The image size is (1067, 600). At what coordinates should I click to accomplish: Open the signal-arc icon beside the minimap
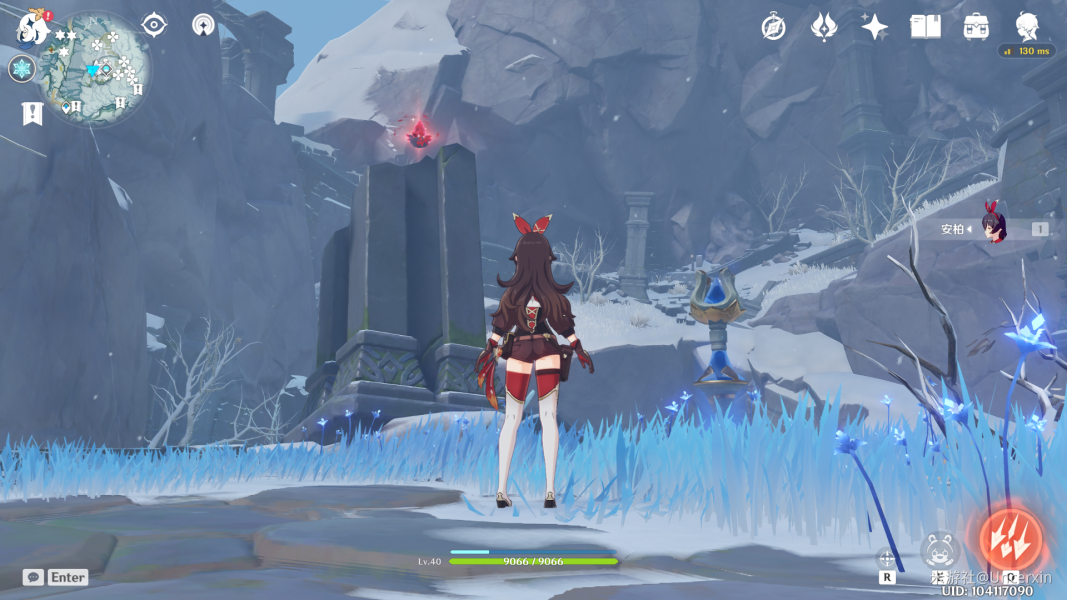tap(203, 25)
